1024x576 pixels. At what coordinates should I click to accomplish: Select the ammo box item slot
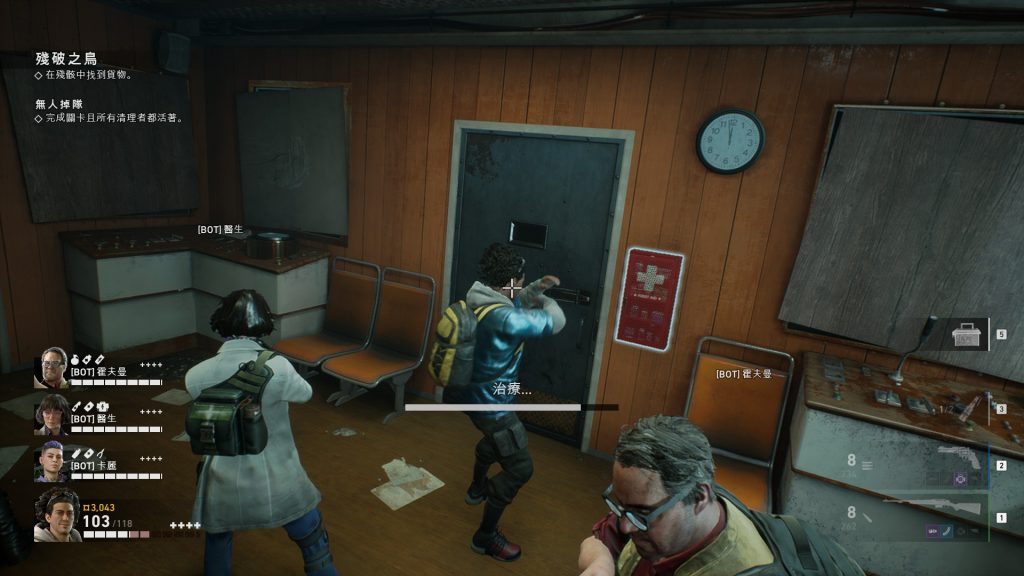(x=966, y=337)
